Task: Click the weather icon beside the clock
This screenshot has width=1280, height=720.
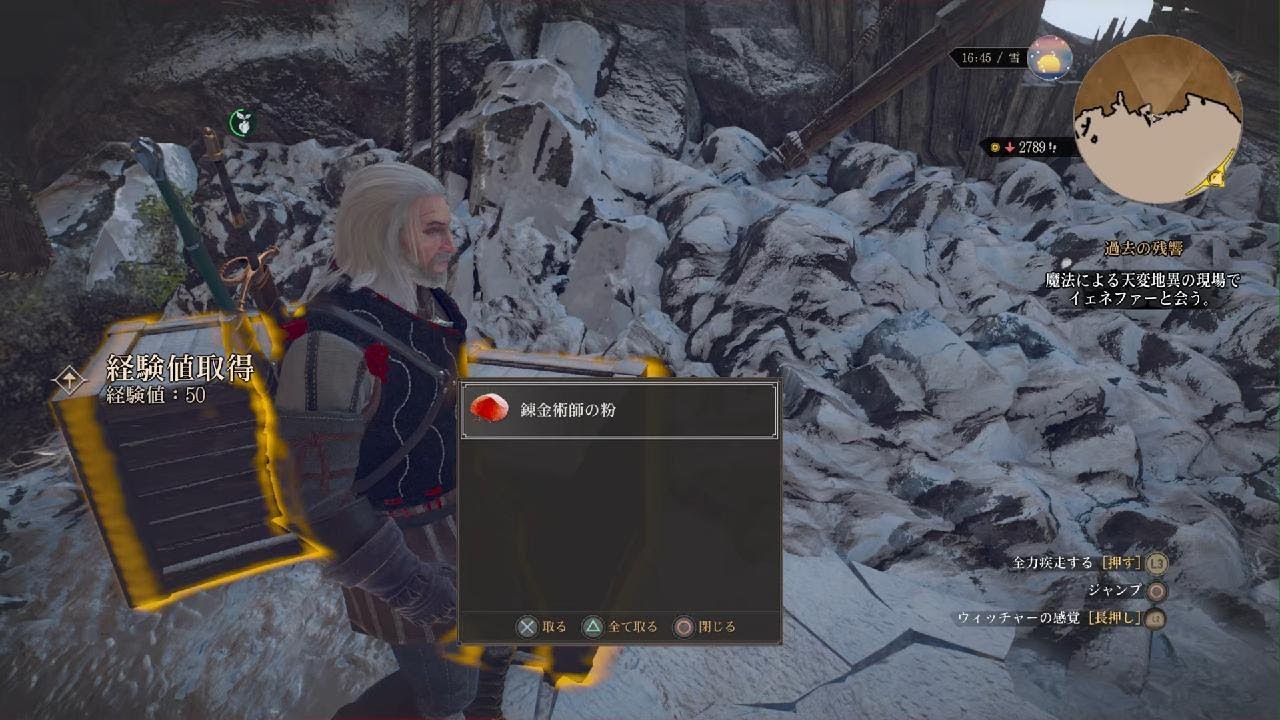Action: pos(1049,59)
